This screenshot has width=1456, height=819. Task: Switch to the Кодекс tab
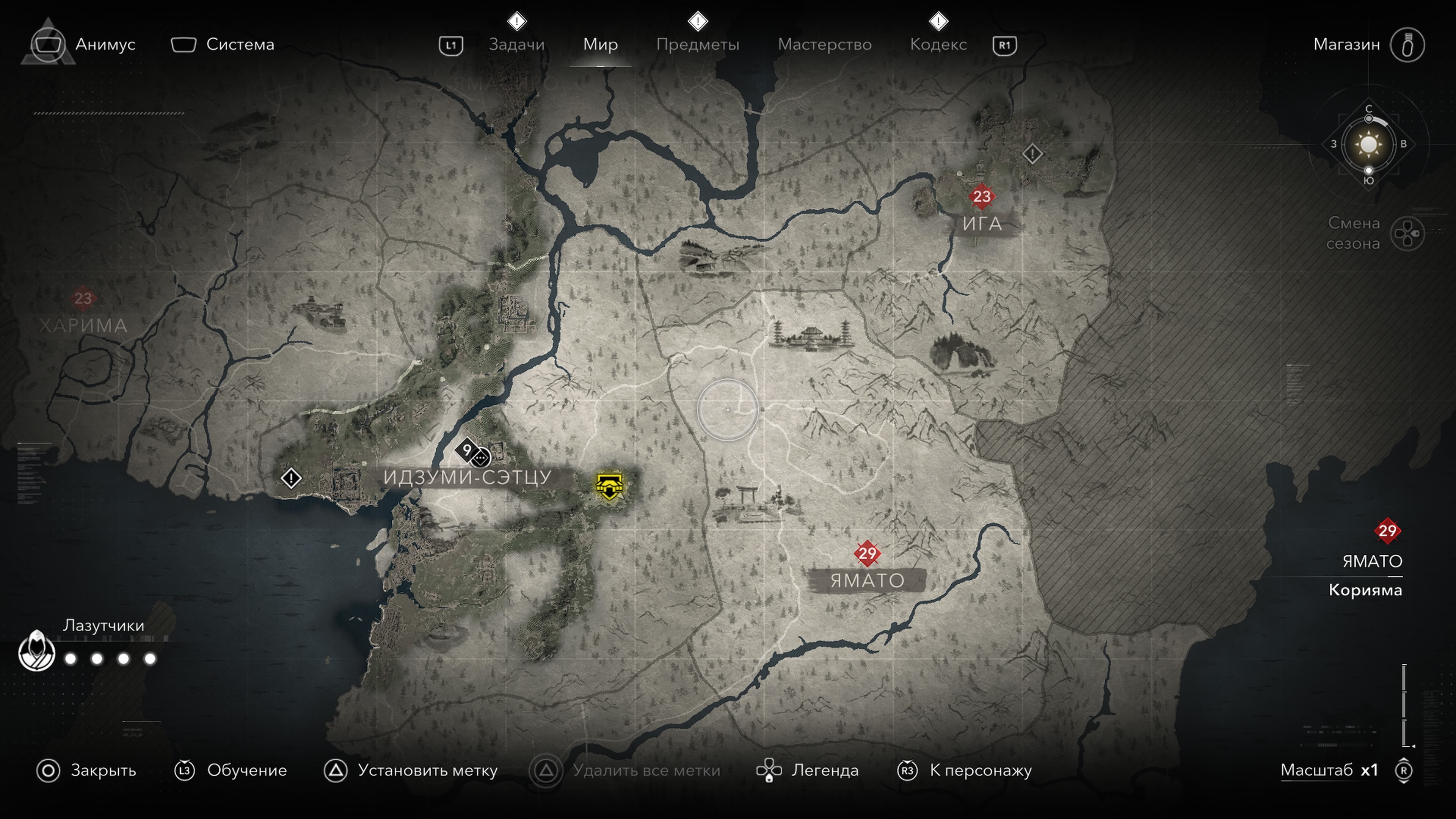point(938,44)
